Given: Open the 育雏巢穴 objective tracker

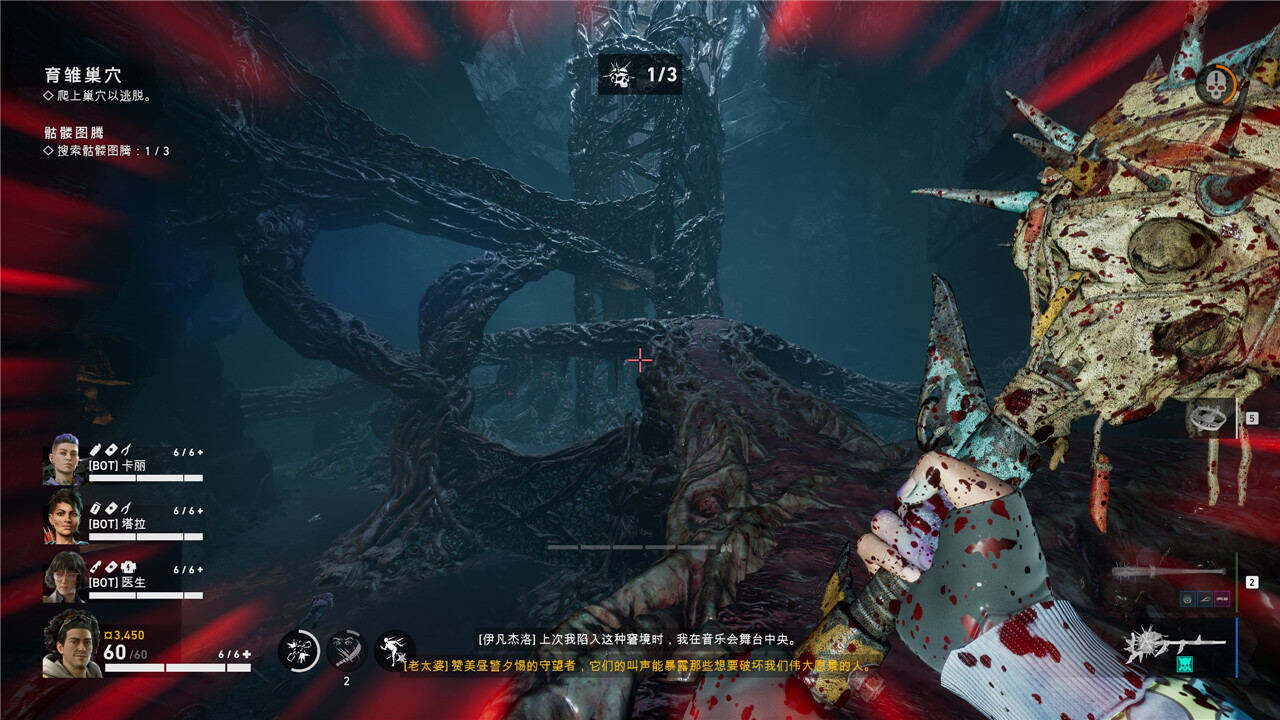Looking at the screenshot, I should [83, 76].
